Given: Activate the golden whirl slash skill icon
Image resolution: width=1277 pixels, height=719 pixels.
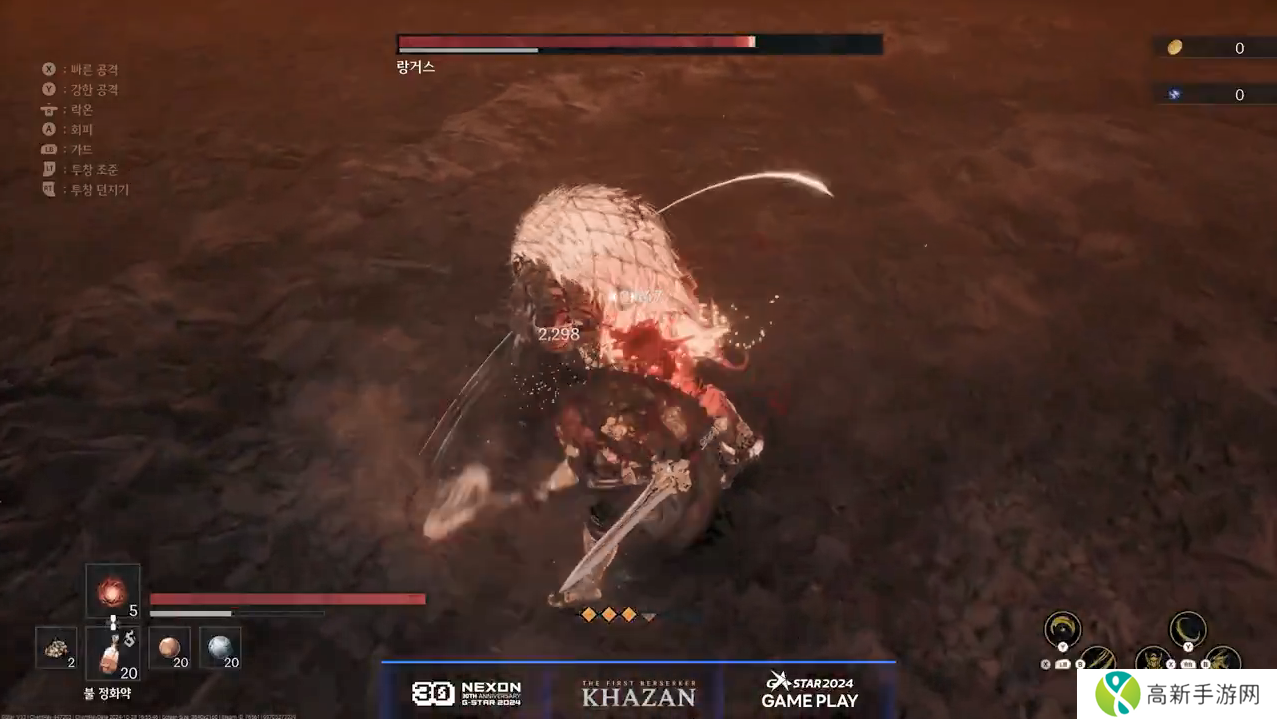Looking at the screenshot, I should 1062,629.
